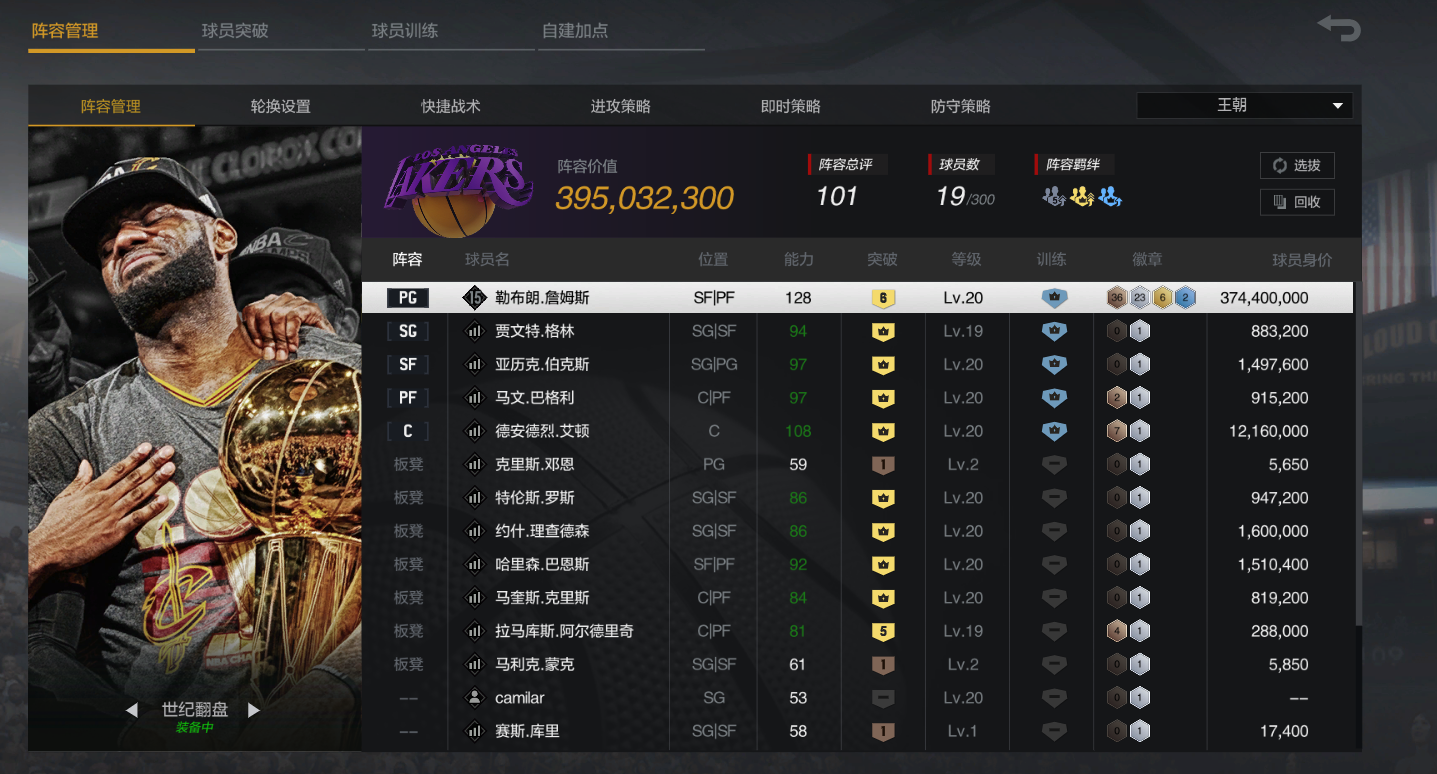Open the 王朝 dropdown menu
1437x774 pixels.
(x=1243, y=104)
